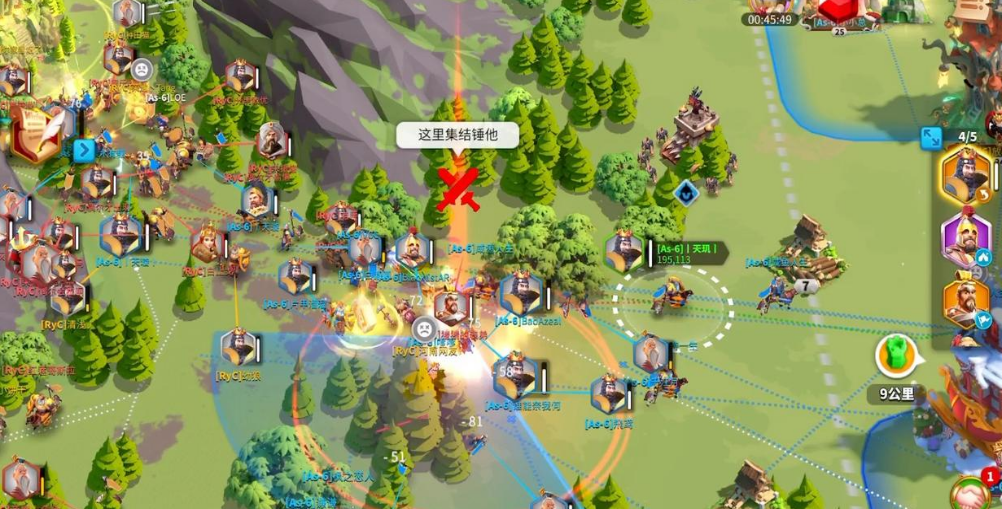Click the blue expand-arrows button above the army list
The height and width of the screenshot is (509, 1002).
[x=932, y=139]
